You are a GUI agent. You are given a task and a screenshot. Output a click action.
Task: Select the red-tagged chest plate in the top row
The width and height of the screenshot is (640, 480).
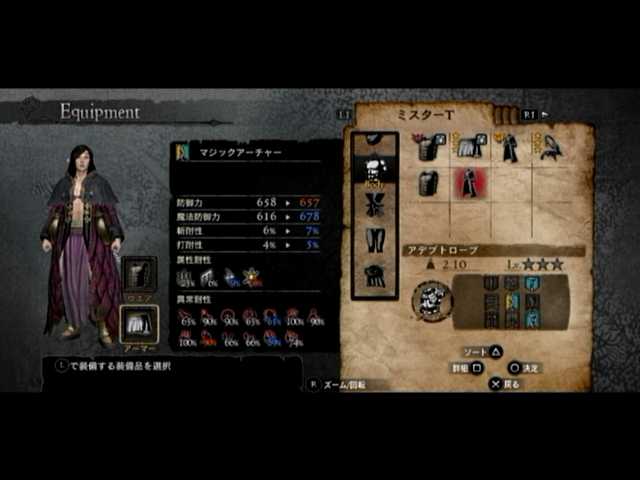coord(428,148)
